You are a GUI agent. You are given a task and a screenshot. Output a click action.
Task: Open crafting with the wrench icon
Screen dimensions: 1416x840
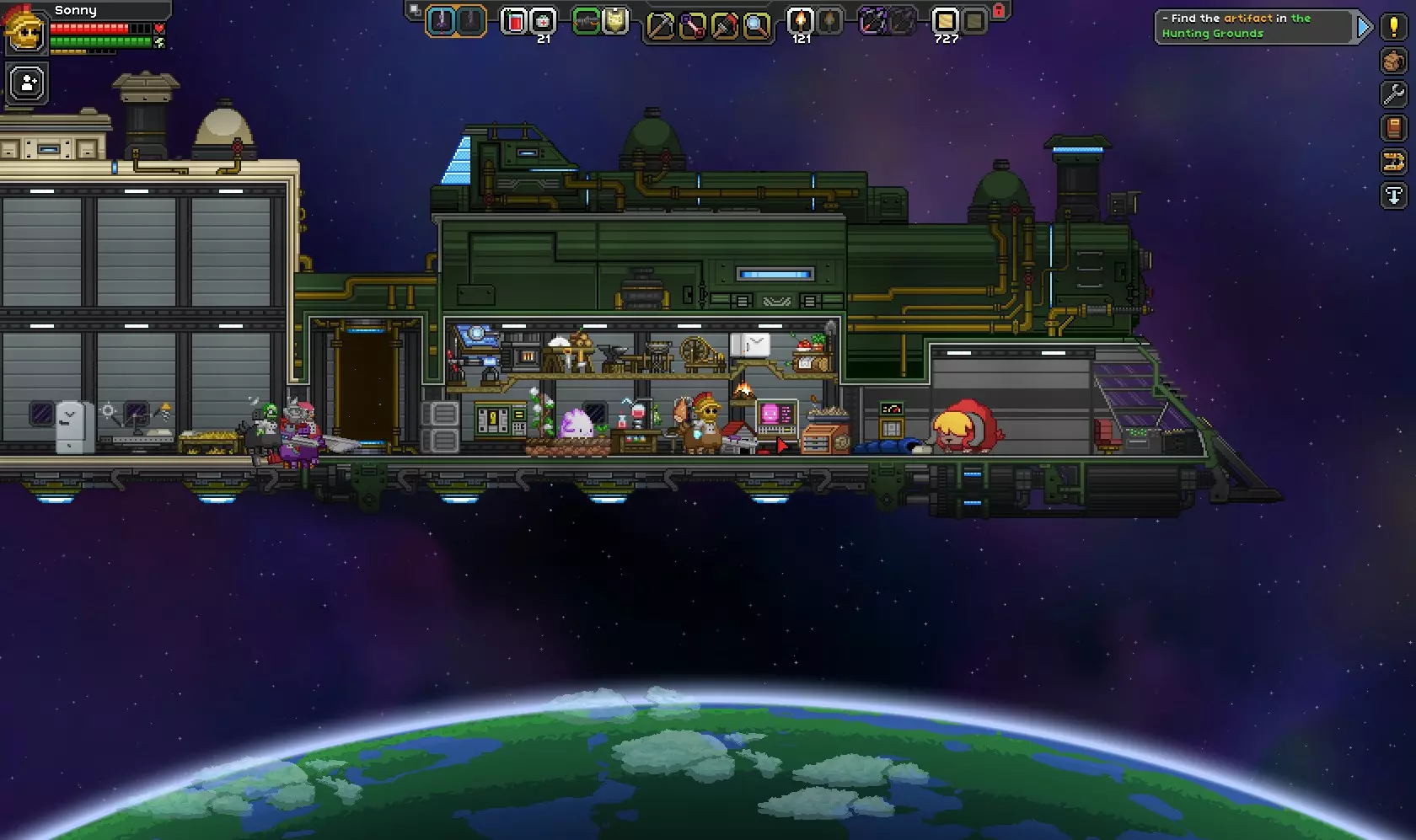pos(1393,94)
